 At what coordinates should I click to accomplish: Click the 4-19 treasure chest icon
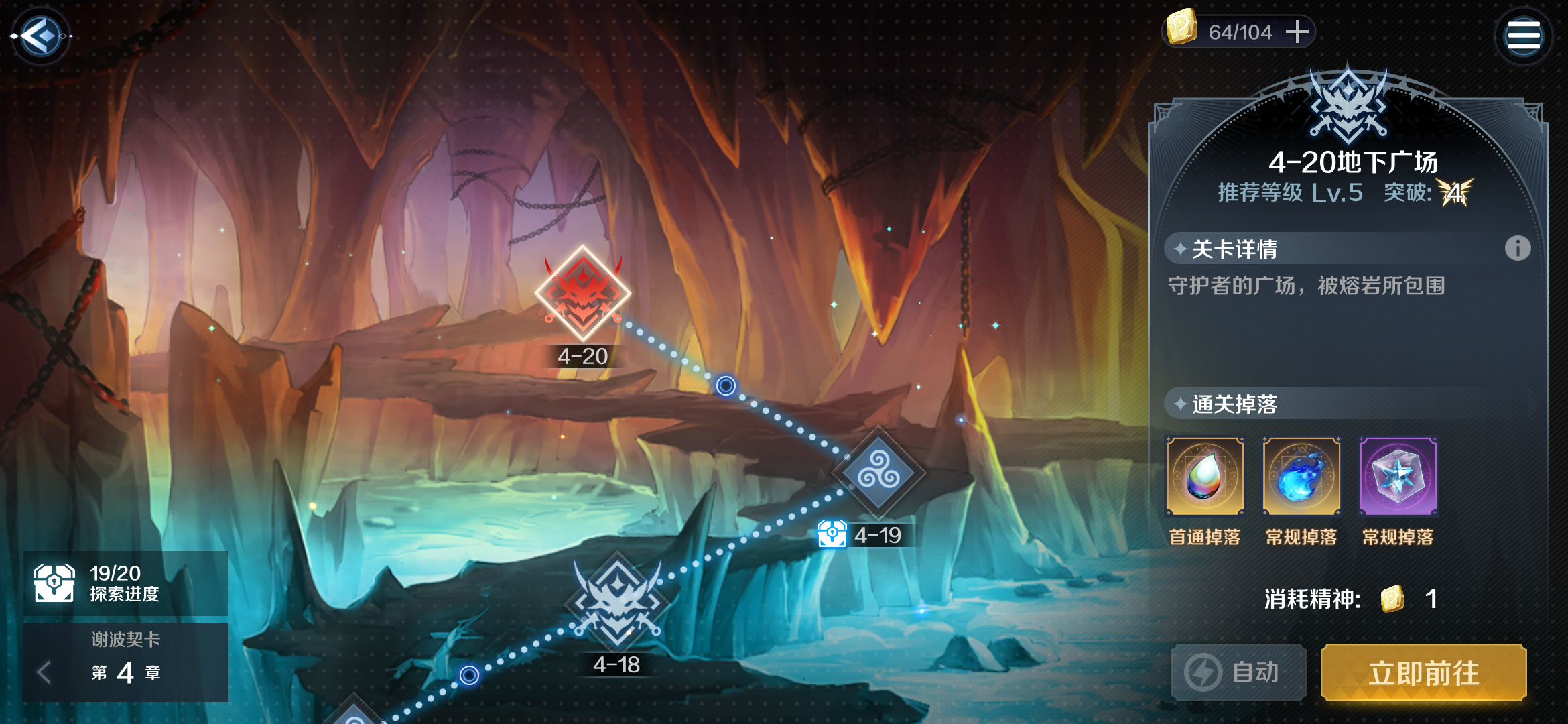pyautogui.click(x=832, y=534)
